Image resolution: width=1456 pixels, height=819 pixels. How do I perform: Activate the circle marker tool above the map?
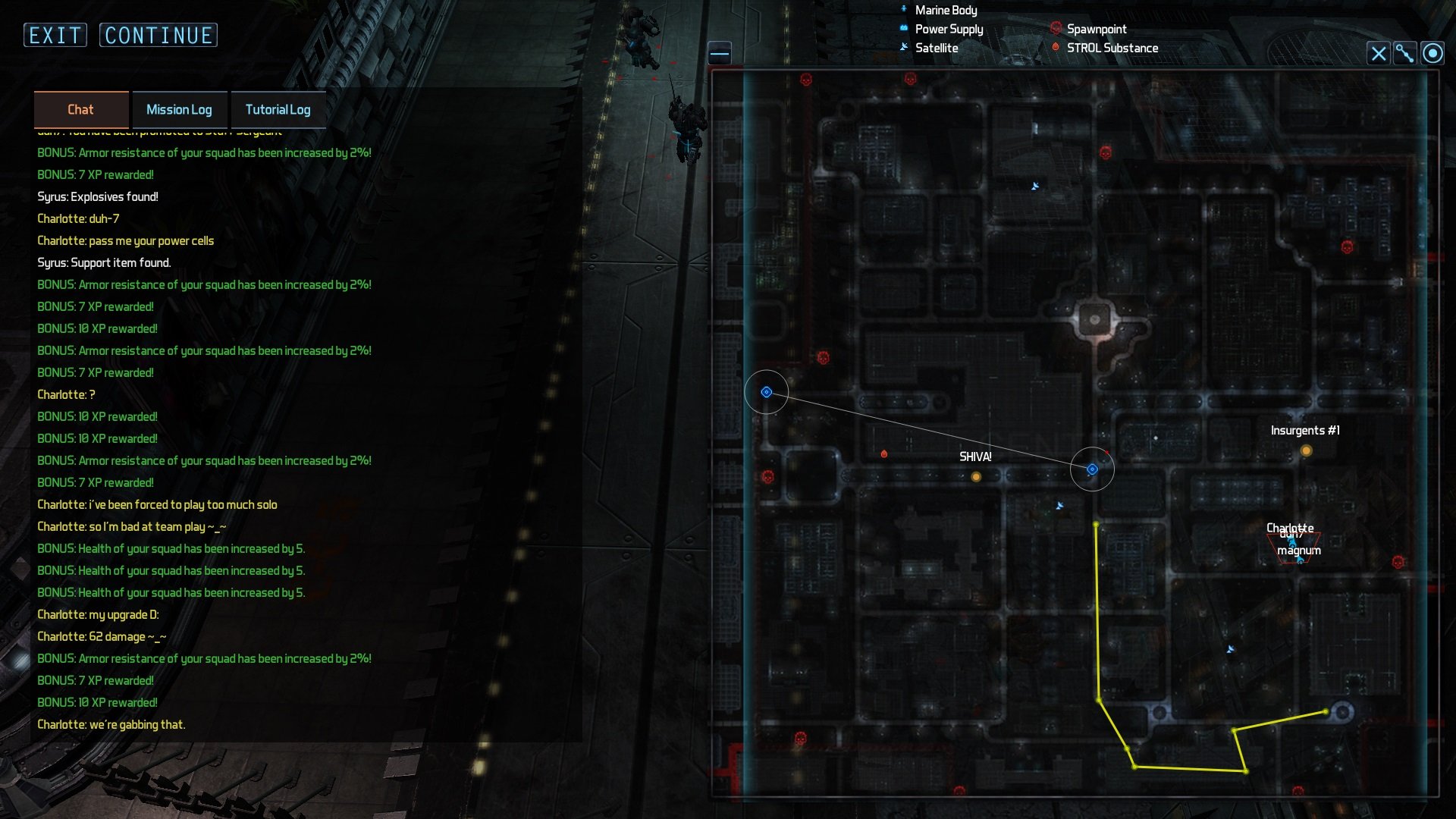pyautogui.click(x=1432, y=53)
